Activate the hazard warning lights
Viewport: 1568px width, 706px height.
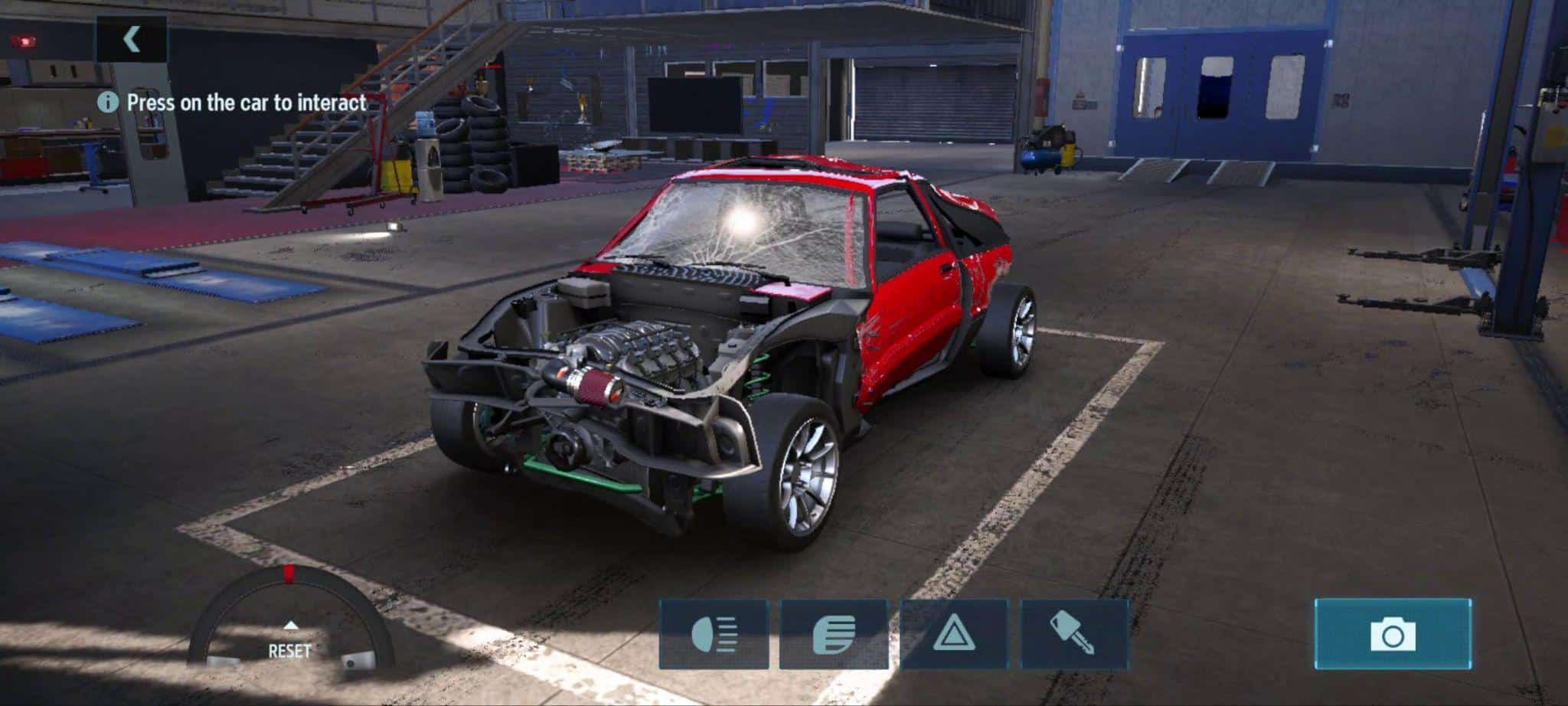[954, 635]
